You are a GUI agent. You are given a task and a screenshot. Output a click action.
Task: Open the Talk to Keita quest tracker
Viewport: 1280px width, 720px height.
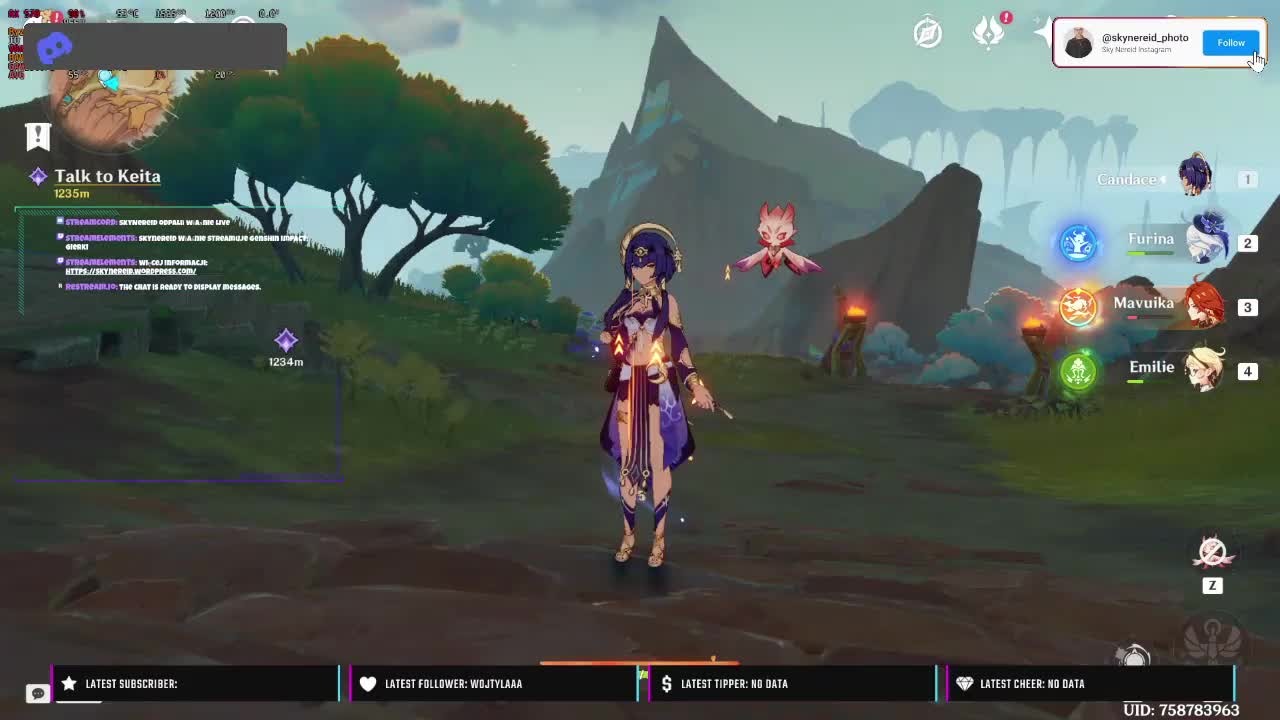click(107, 177)
